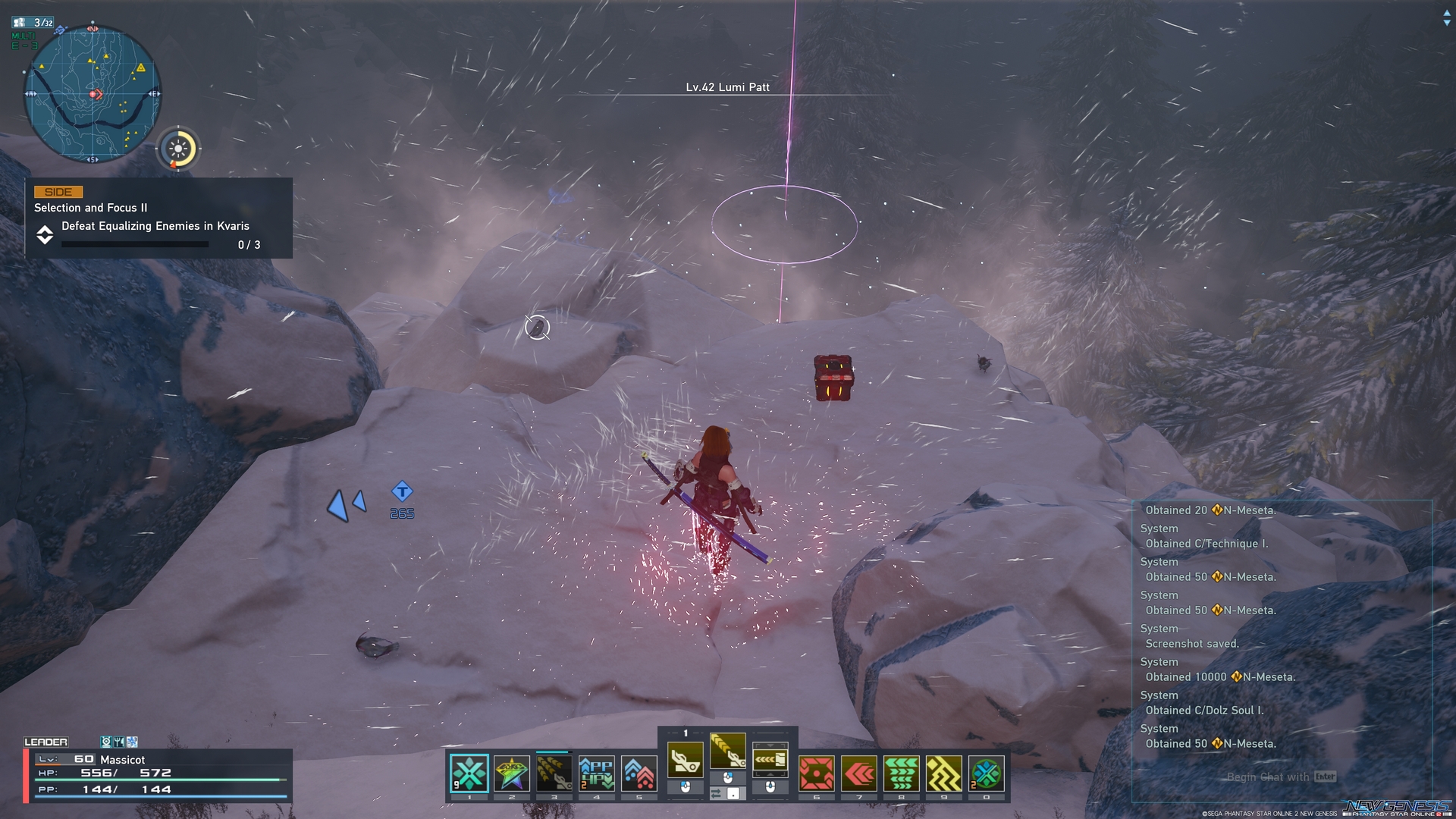Click the day-night sun clock dial
Image resolution: width=1456 pixels, height=819 pixels.
click(178, 149)
